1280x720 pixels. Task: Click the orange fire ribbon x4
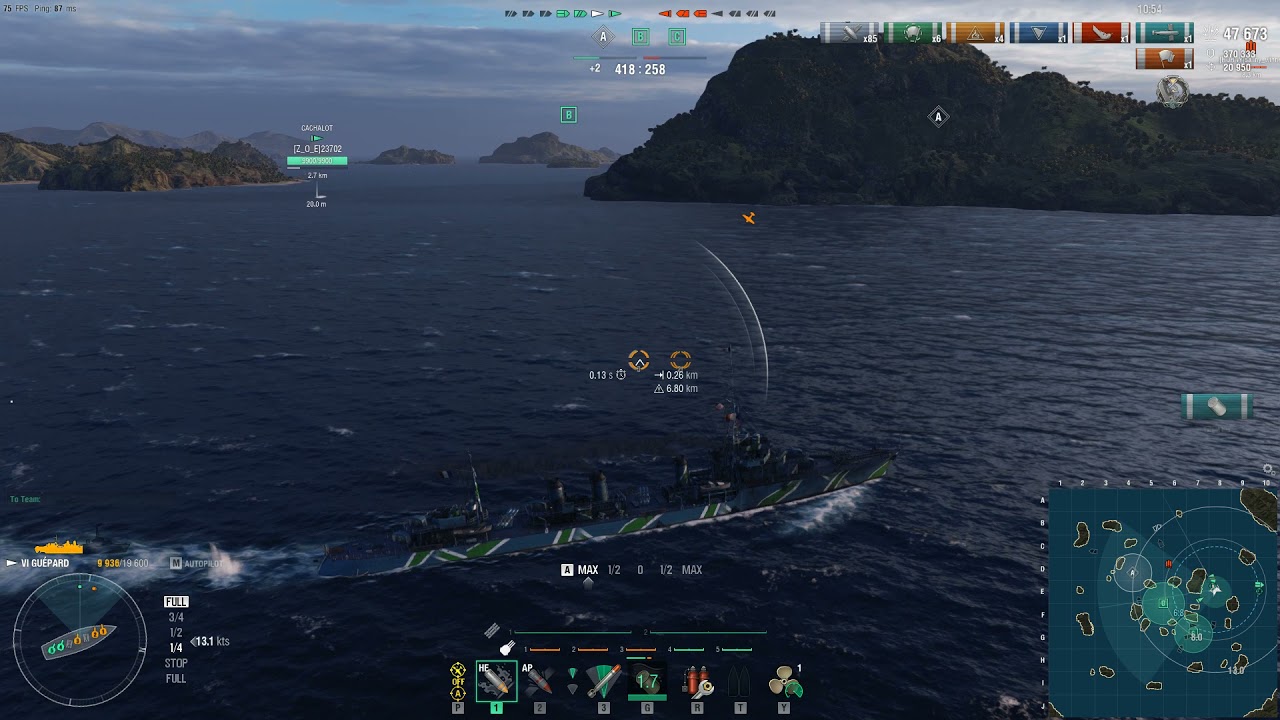[975, 33]
